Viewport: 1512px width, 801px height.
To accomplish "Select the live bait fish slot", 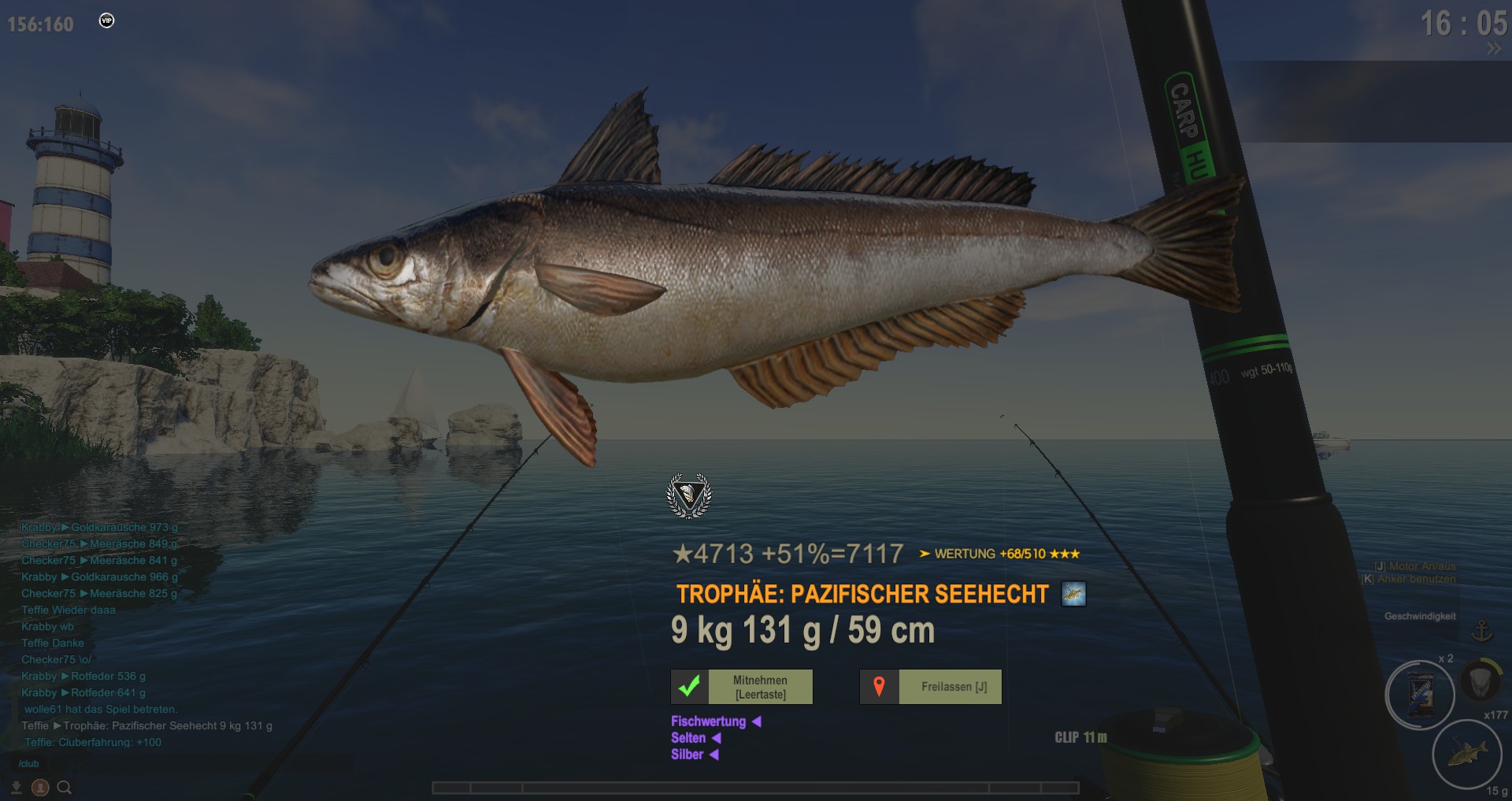I will coord(1466,754).
